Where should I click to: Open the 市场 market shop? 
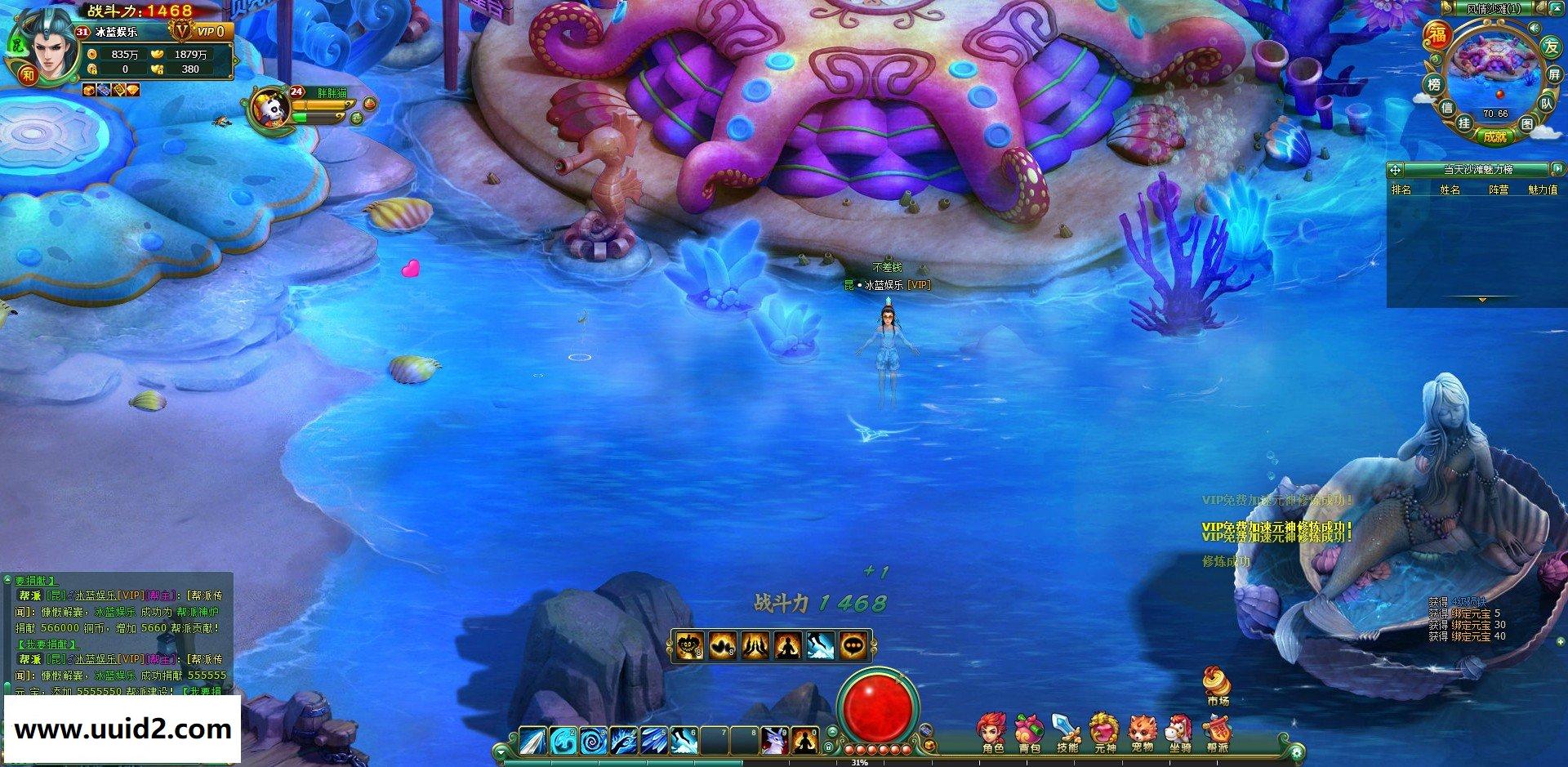coord(1217,685)
